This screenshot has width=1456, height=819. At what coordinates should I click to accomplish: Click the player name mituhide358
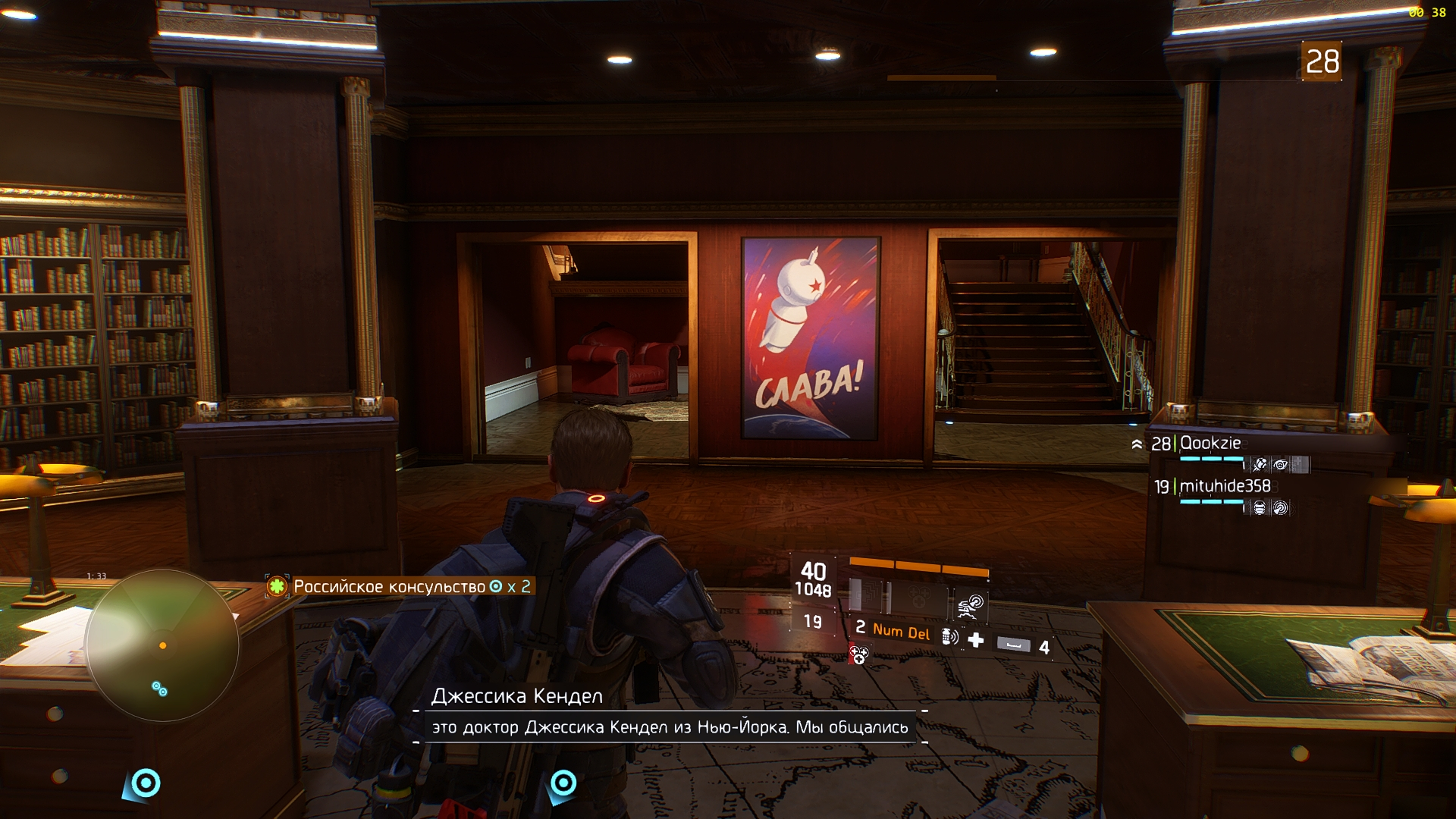[x=1225, y=487]
